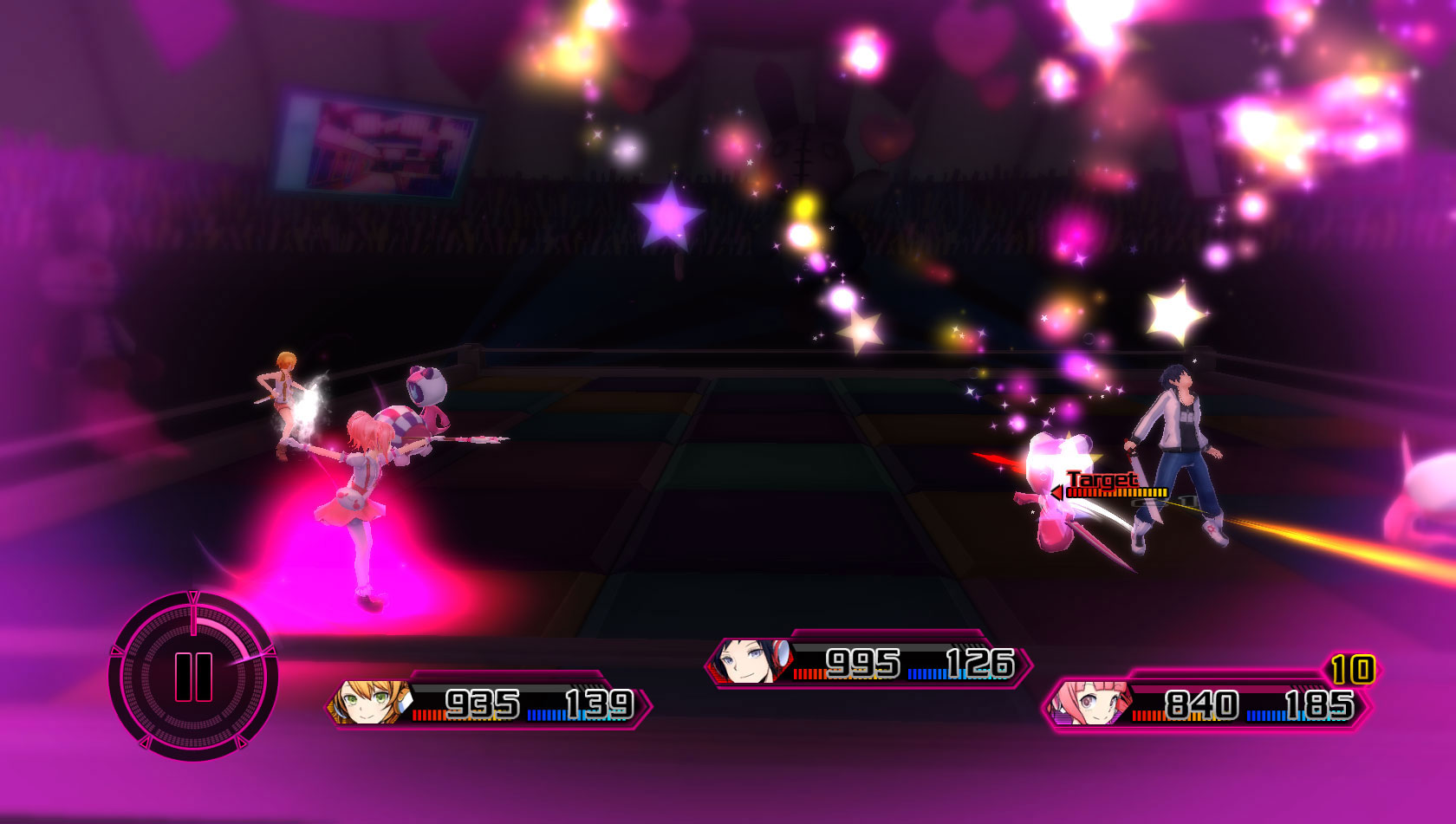Select the pink-haired girl's party panel
Viewport: 1456px width, 824px height.
coord(1207,704)
